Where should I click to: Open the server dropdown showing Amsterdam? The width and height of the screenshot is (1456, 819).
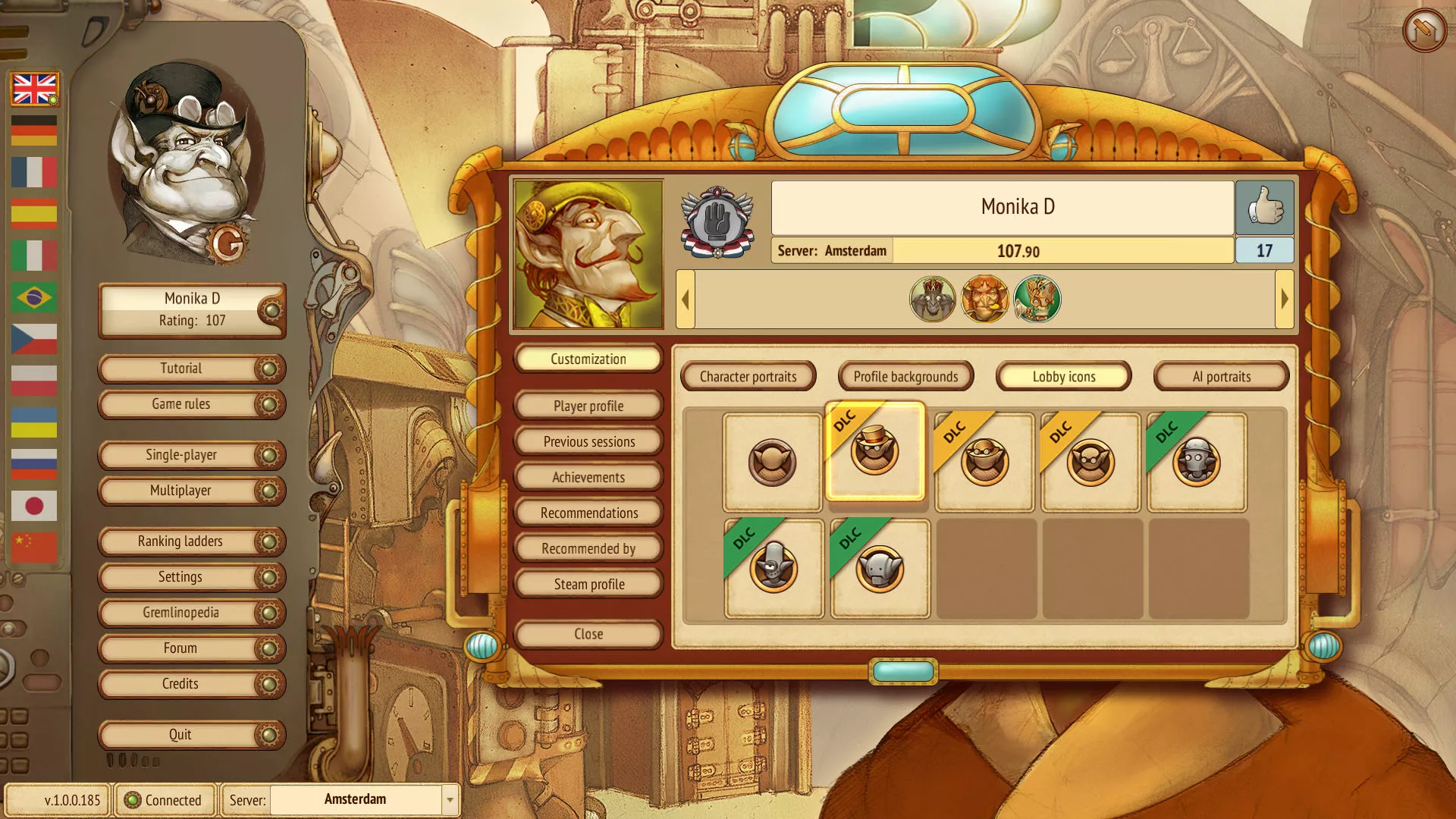[449, 800]
